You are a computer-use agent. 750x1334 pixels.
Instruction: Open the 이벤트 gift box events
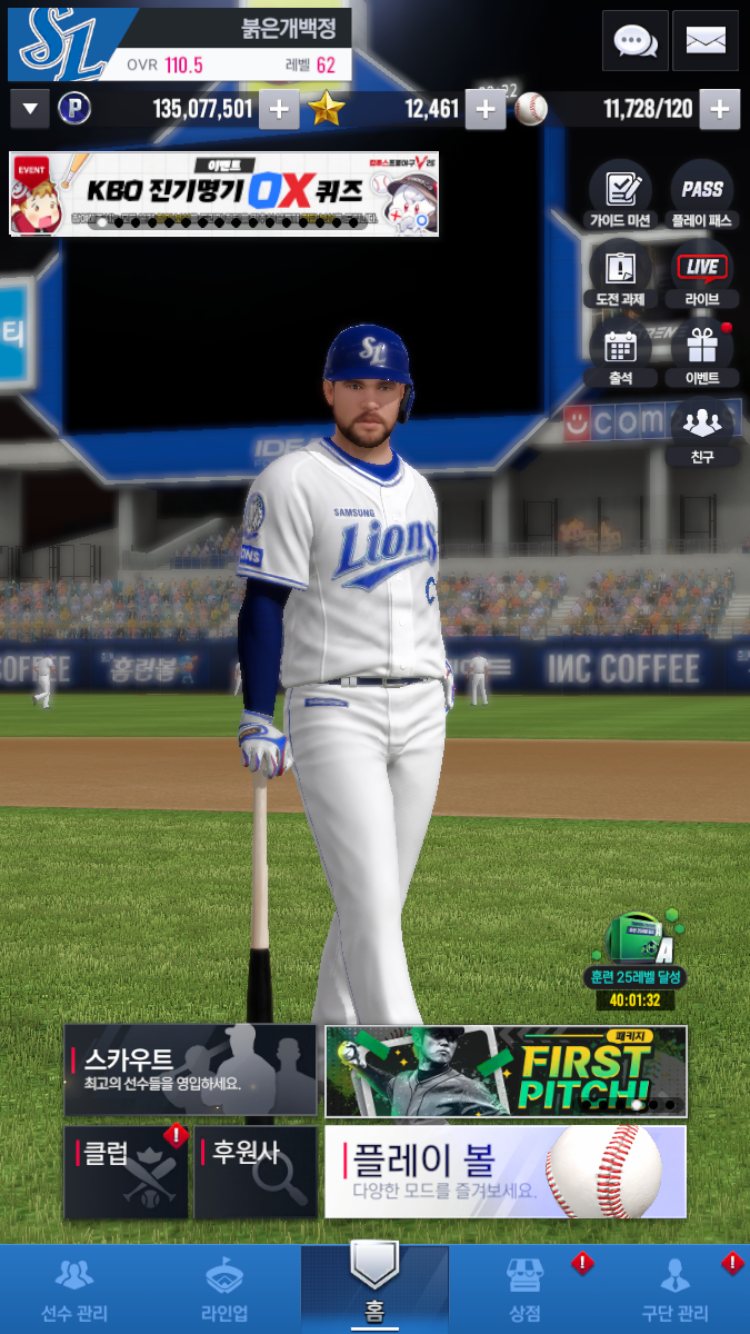(x=702, y=352)
